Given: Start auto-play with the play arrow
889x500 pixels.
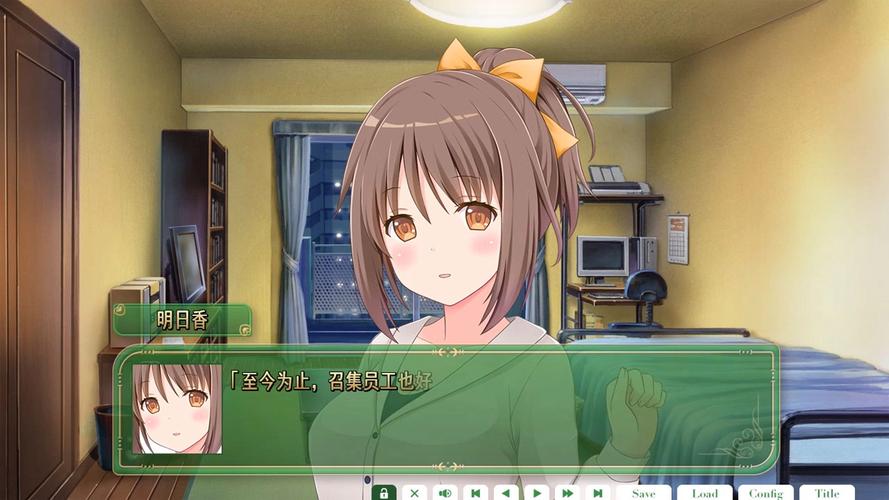Looking at the screenshot, I should click(x=537, y=493).
